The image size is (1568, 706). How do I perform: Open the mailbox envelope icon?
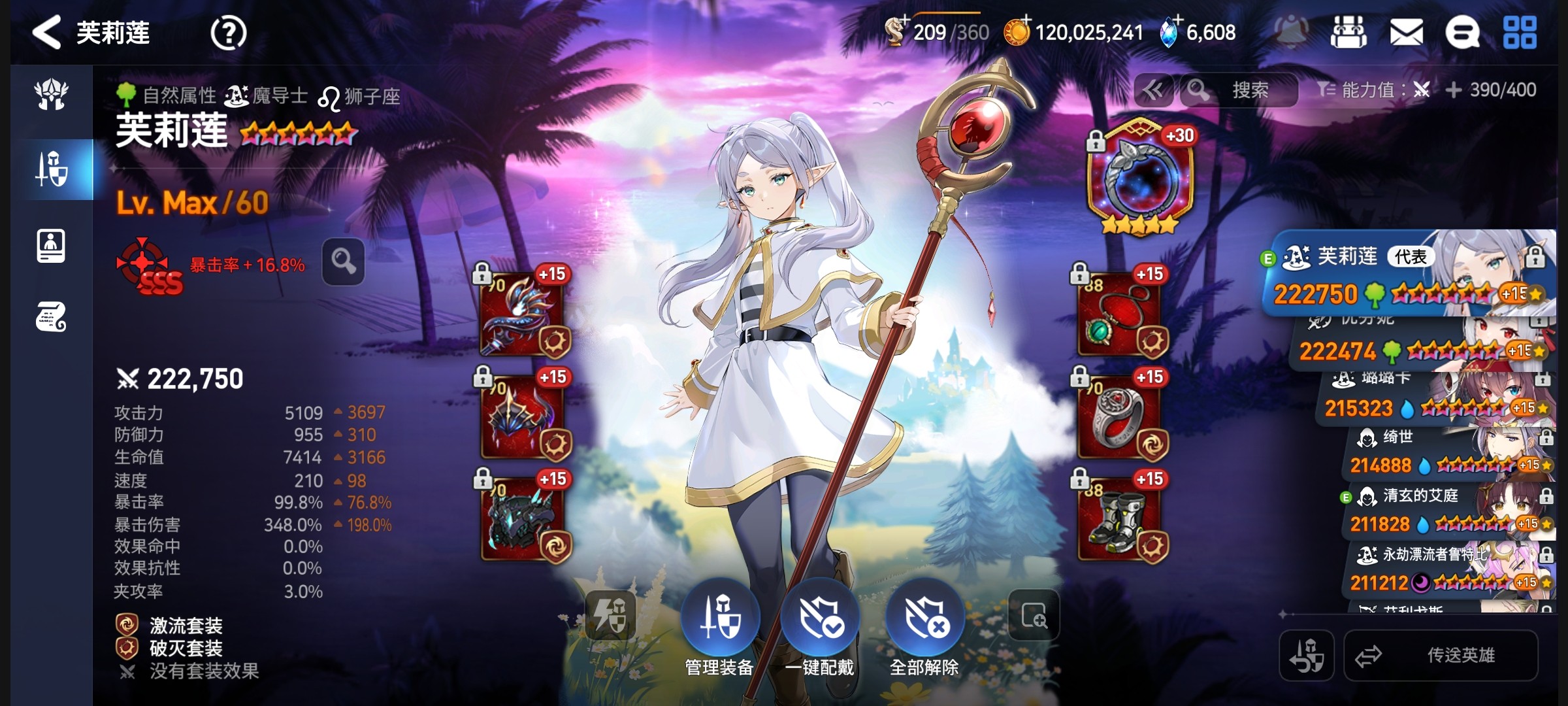click(1406, 32)
